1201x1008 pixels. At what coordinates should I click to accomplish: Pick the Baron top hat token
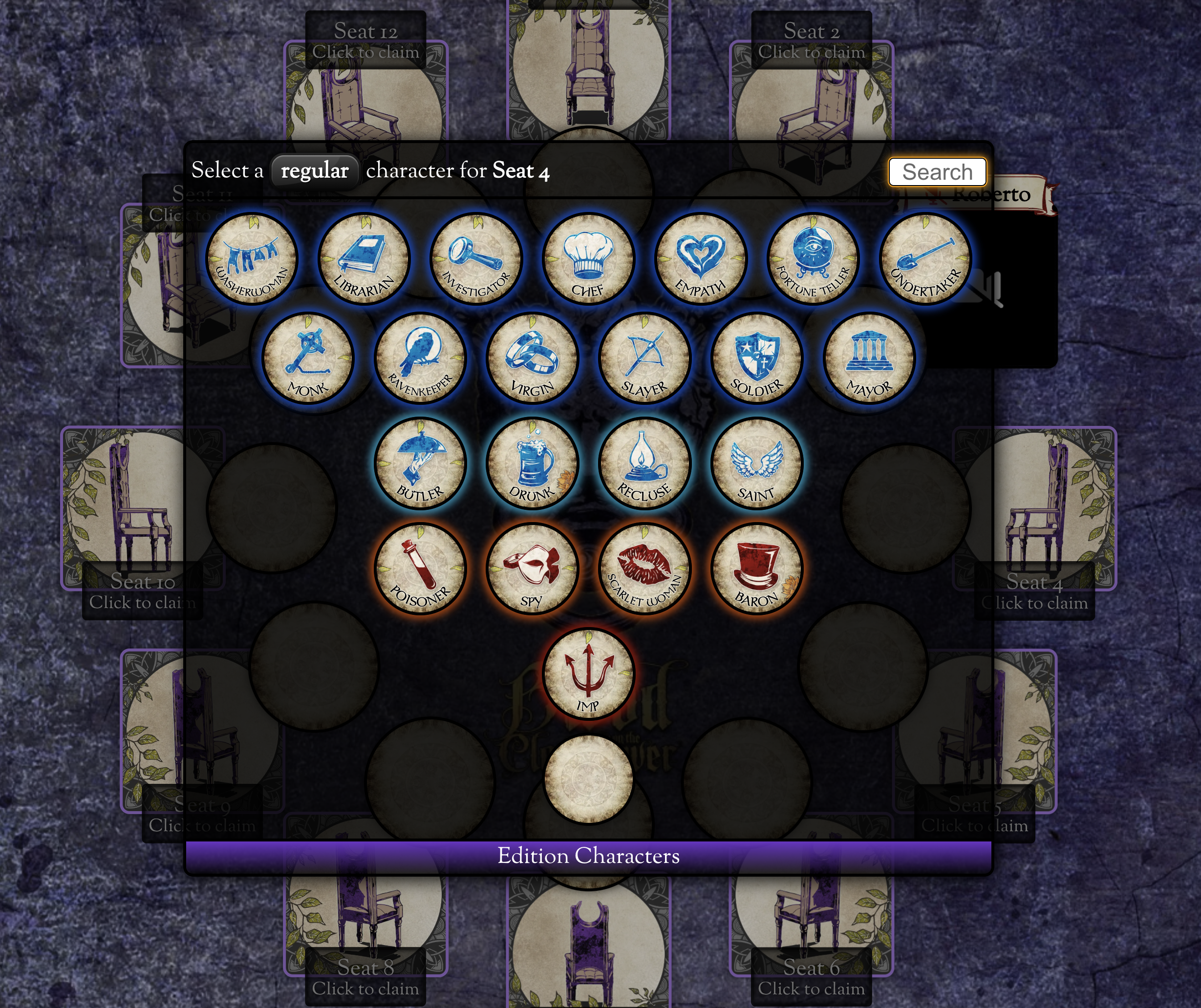[757, 569]
